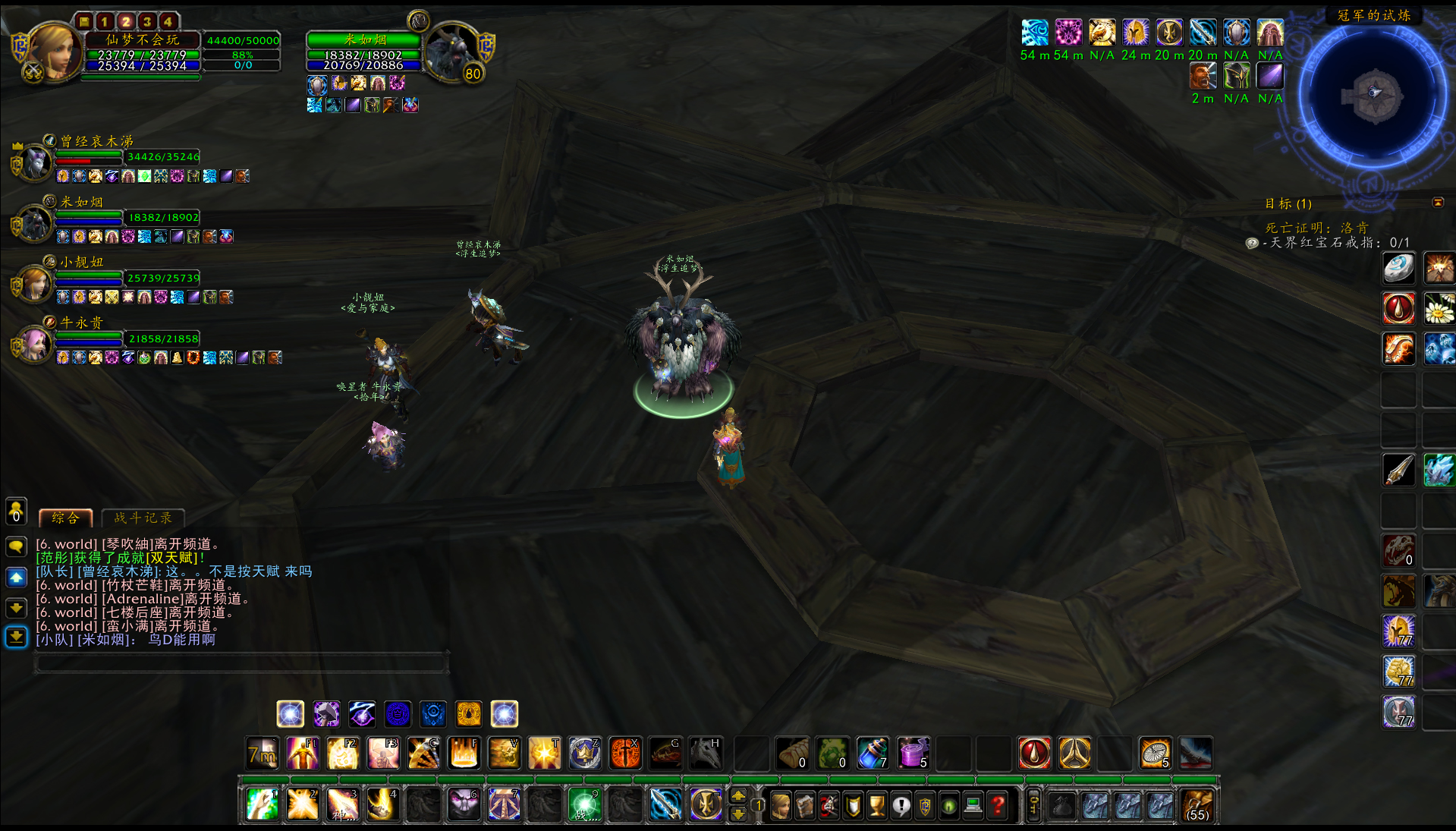Cast the ability in action slot 1

pos(262,804)
